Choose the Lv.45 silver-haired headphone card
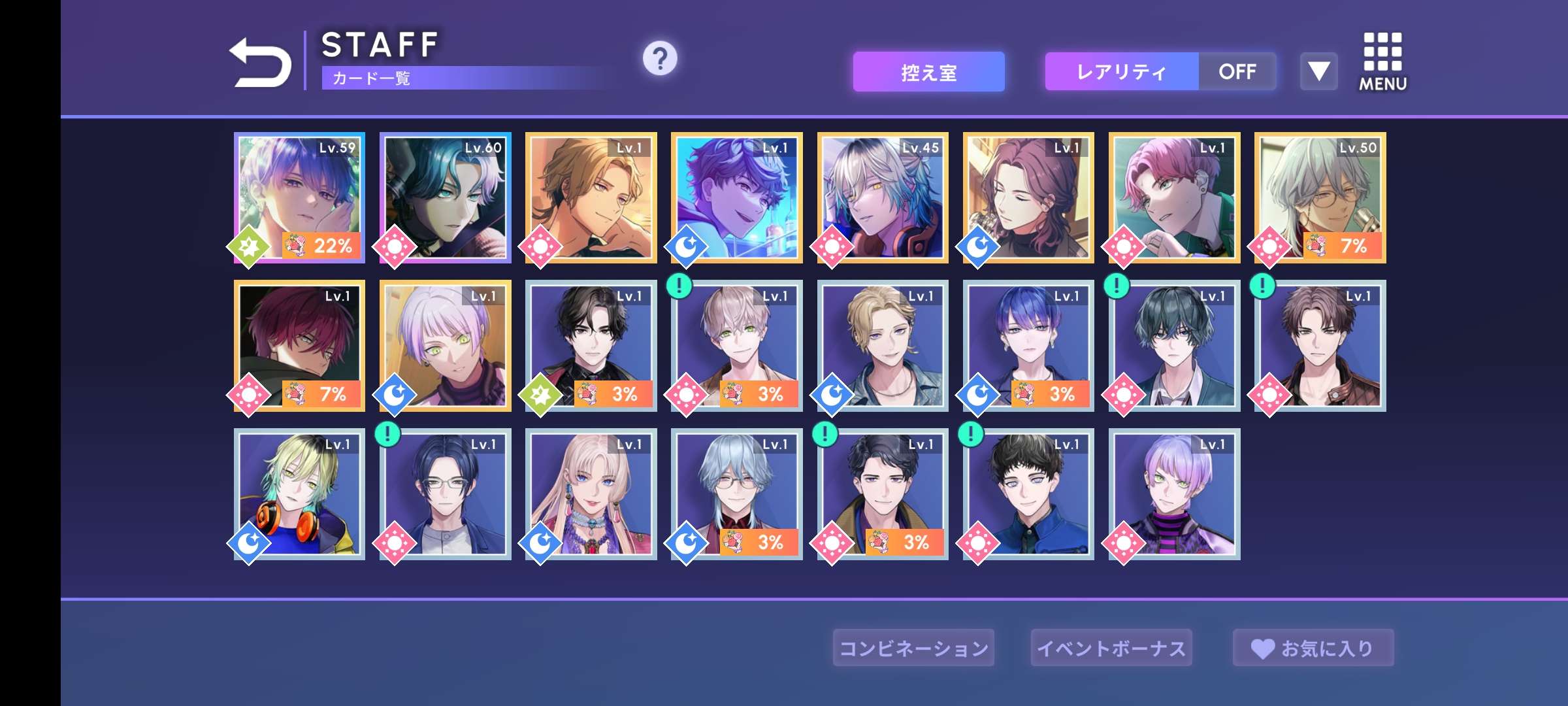Viewport: 1568px width, 706px height. point(883,197)
